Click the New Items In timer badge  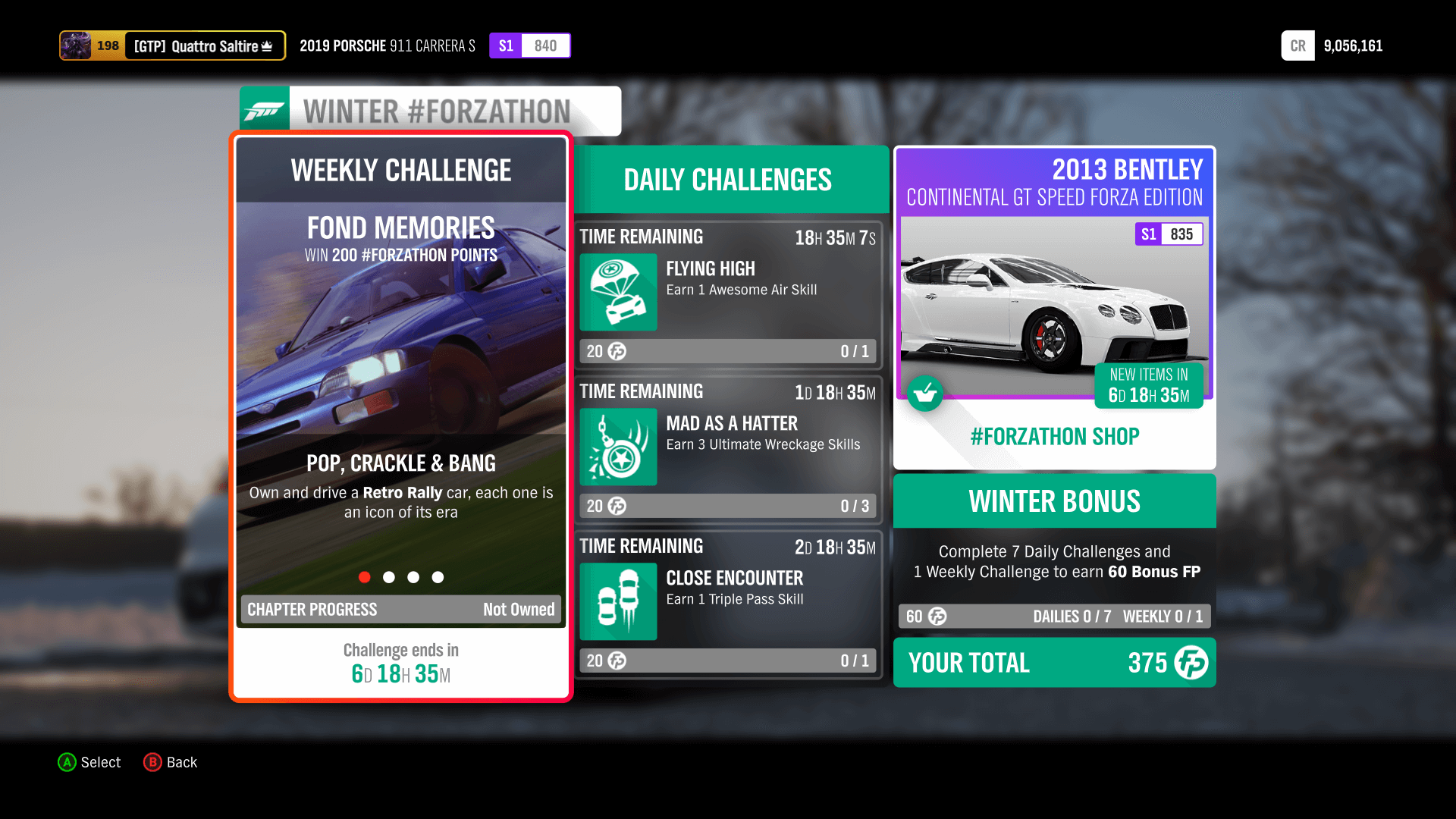click(x=1148, y=385)
